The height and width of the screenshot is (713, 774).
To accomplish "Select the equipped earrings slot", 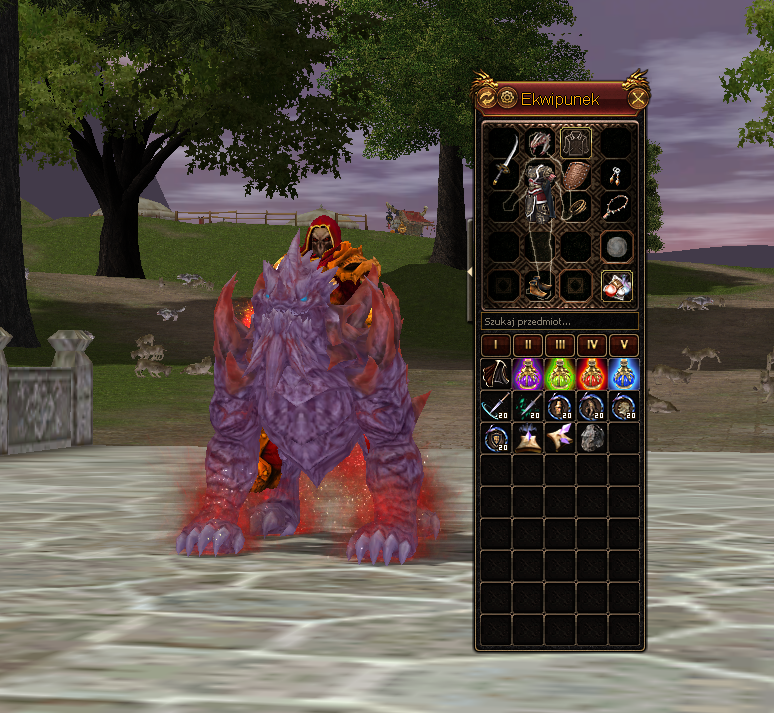I will point(616,175).
